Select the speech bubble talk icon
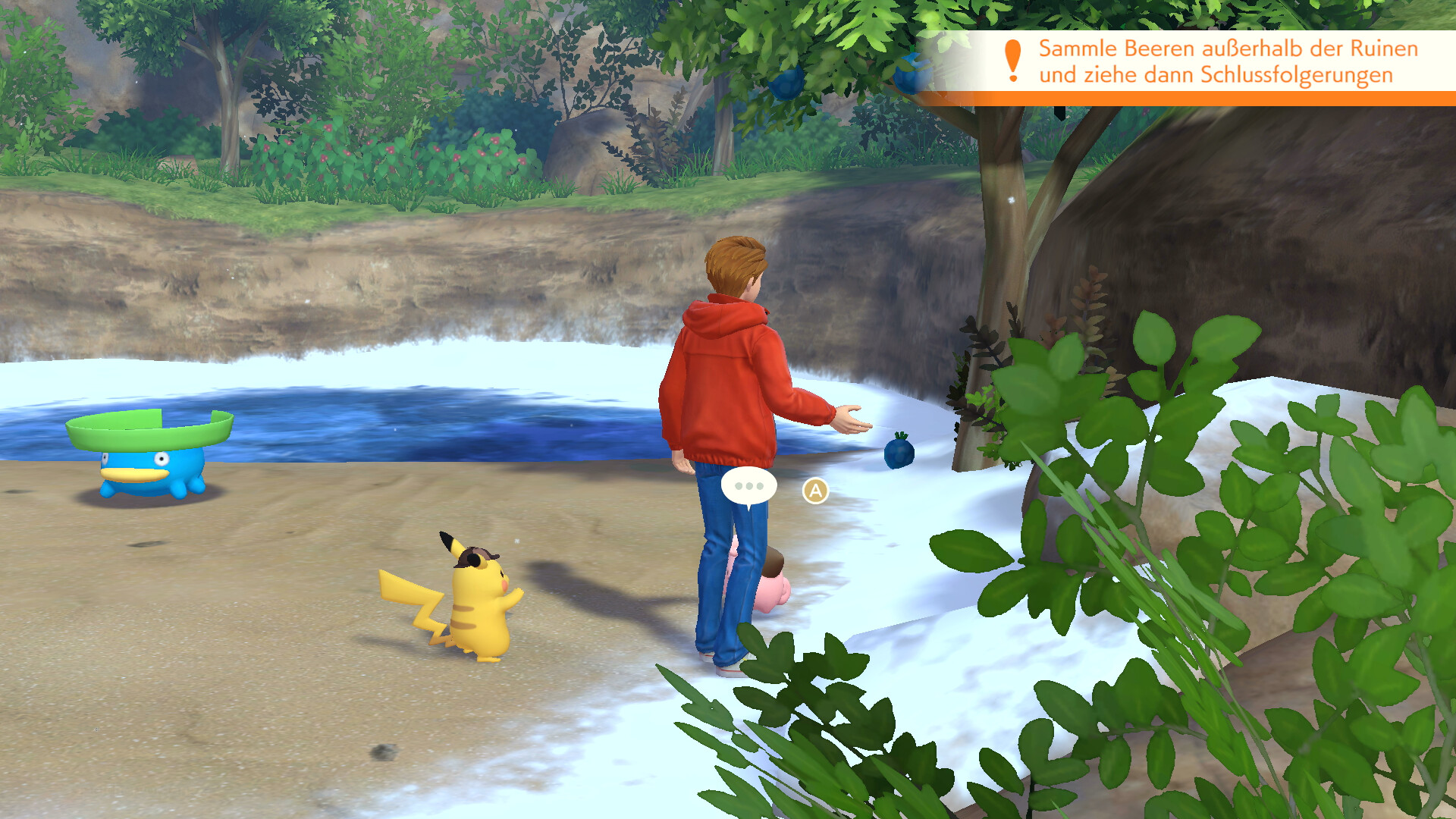Image resolution: width=1456 pixels, height=819 pixels. (748, 487)
